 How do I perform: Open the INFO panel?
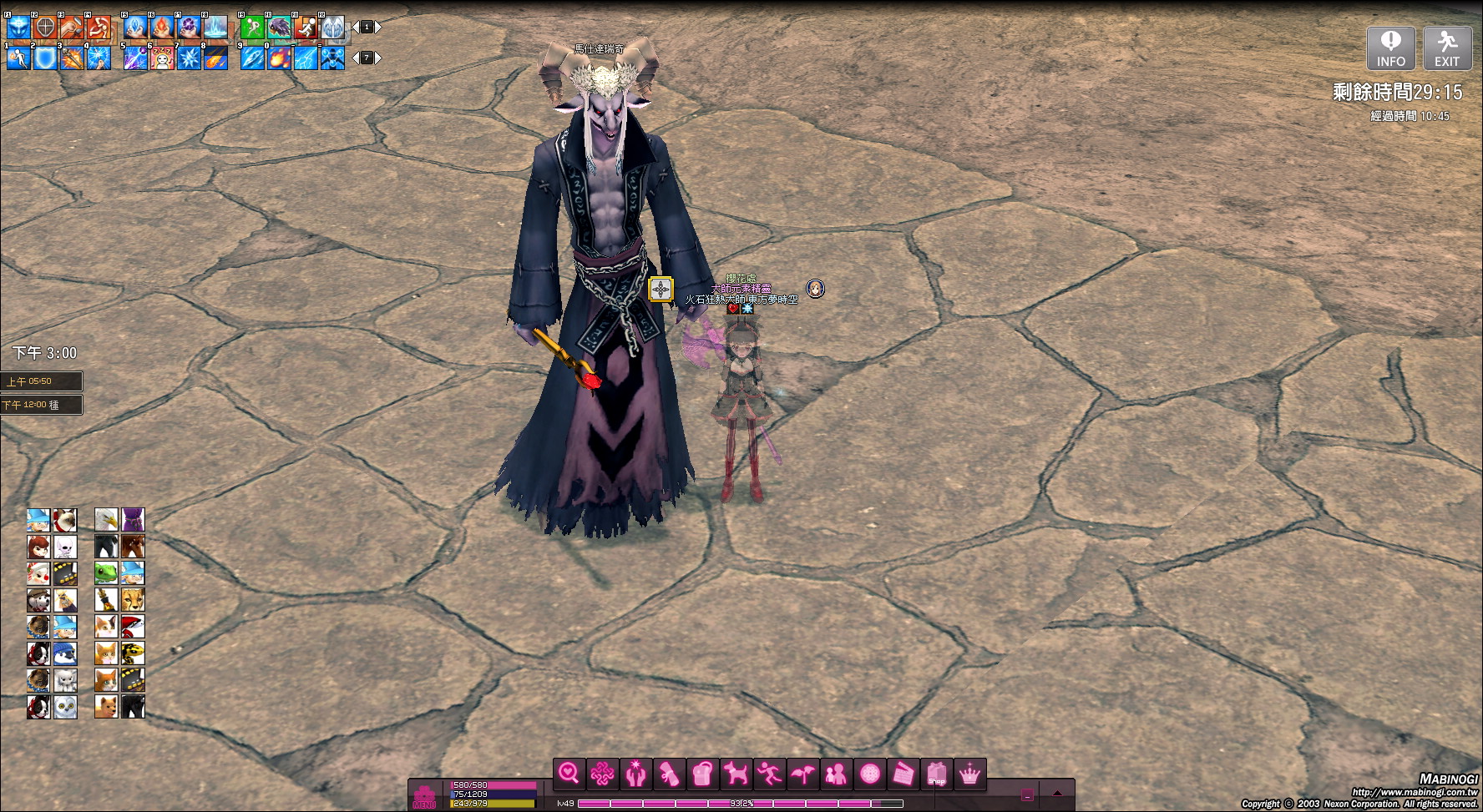tap(1390, 48)
